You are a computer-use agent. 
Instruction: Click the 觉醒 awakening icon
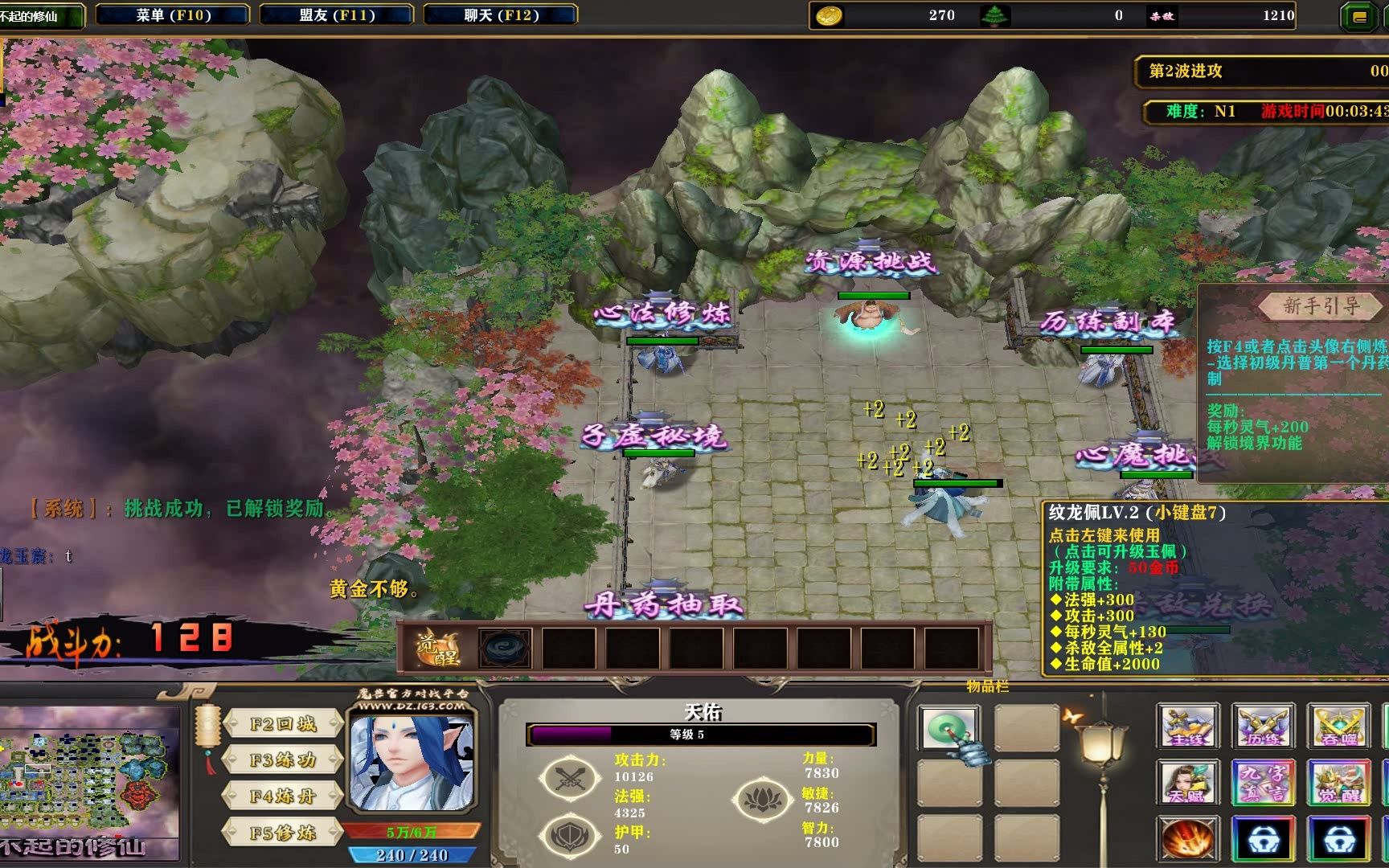tap(1339, 782)
